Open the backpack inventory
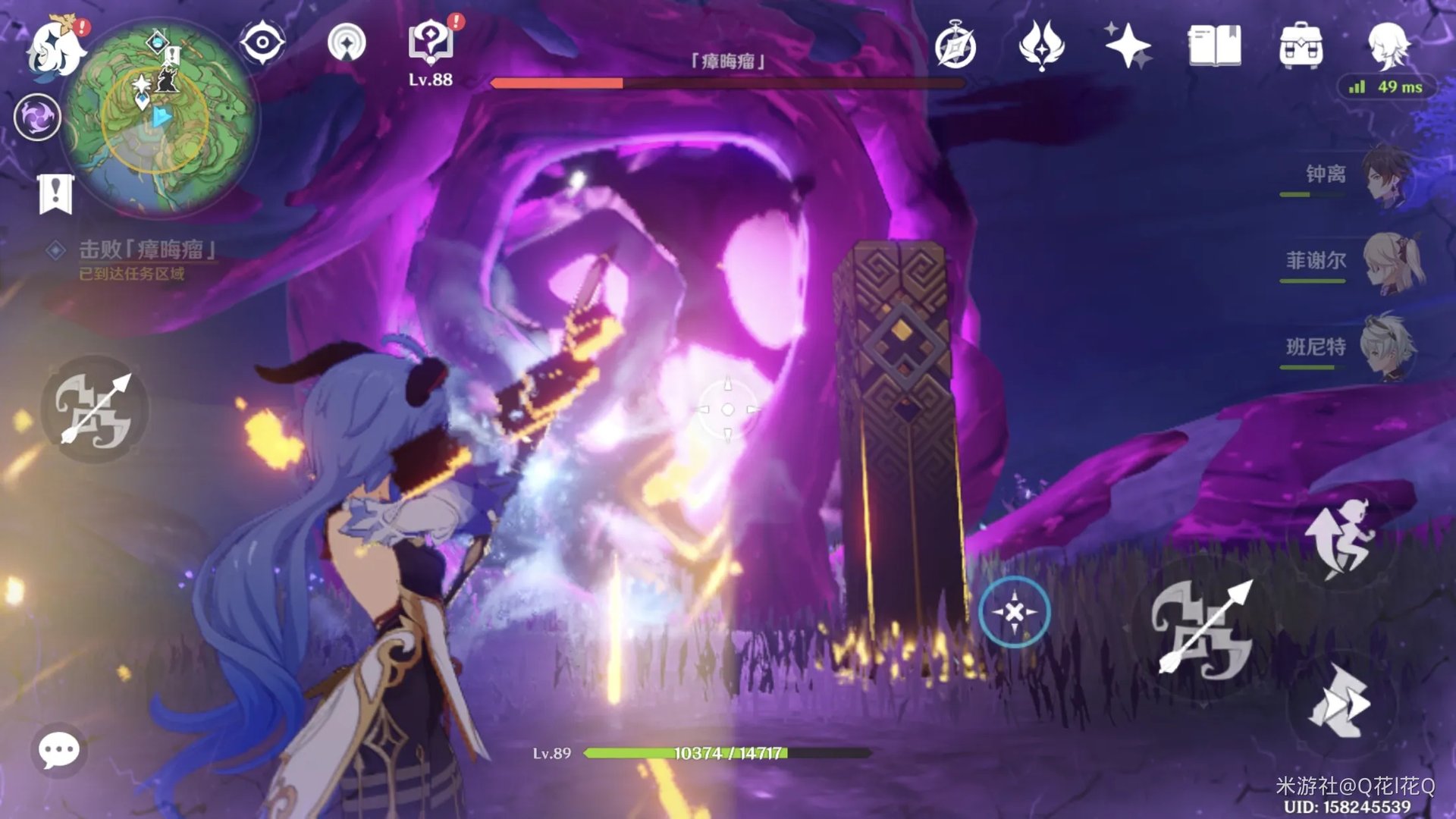 click(1301, 45)
